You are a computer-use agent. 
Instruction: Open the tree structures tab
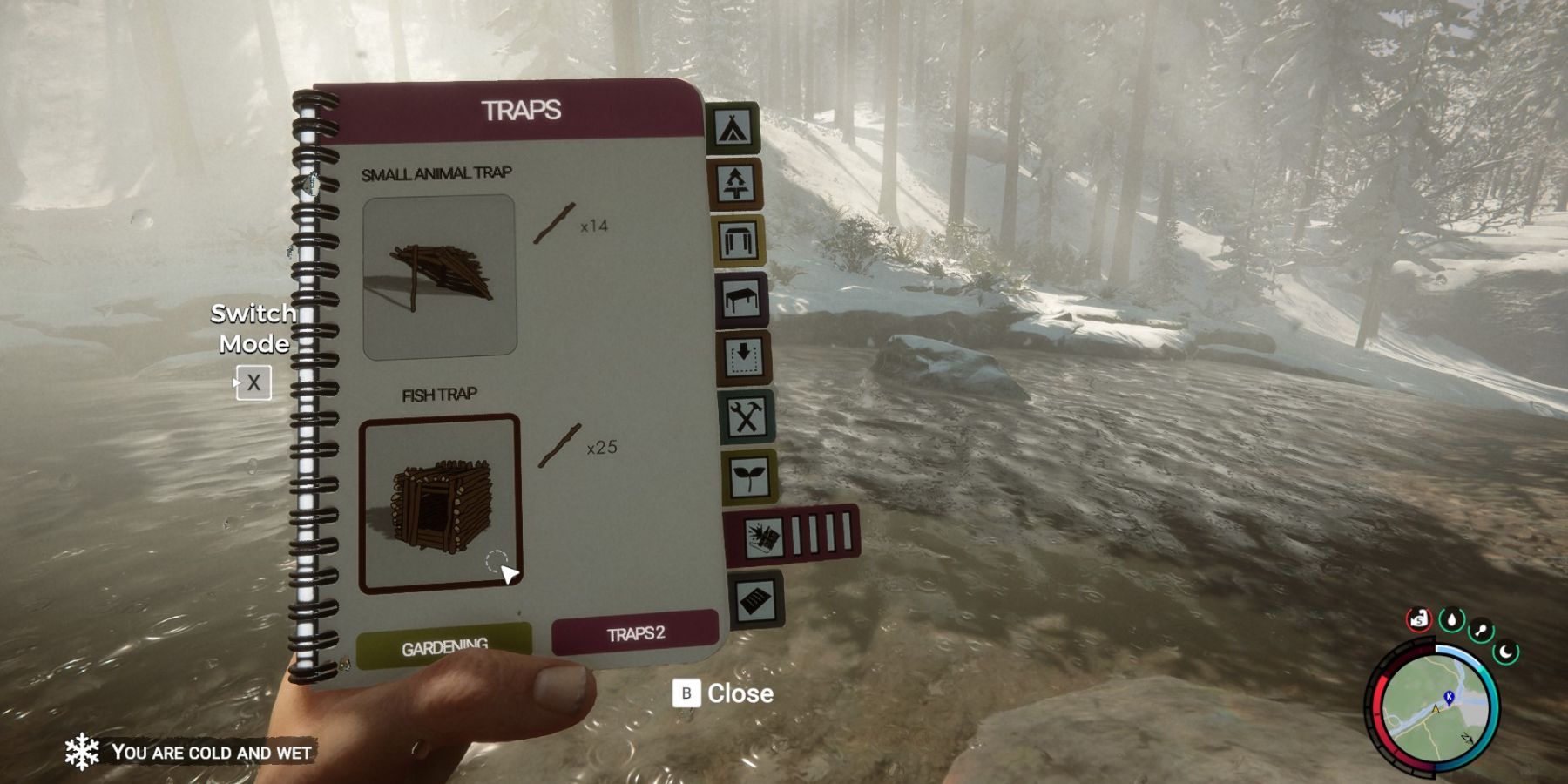pyautogui.click(x=737, y=184)
